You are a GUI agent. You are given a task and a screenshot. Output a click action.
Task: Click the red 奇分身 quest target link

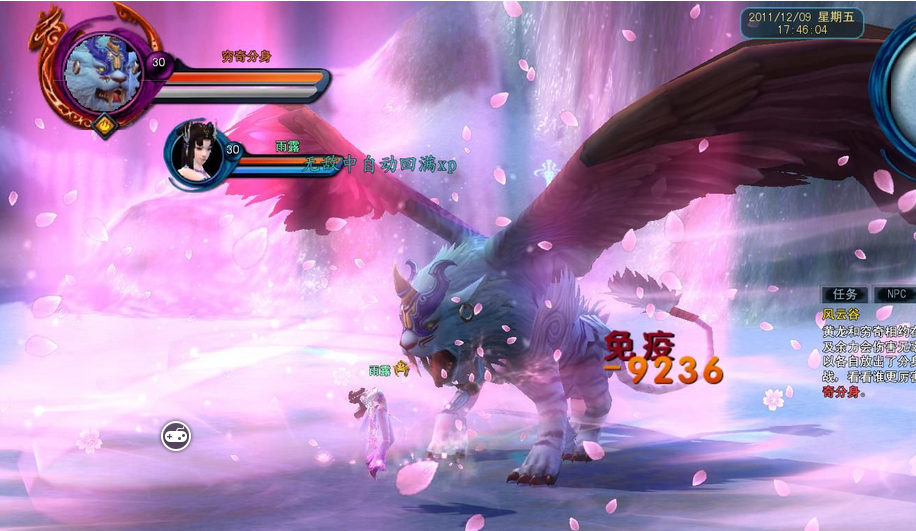tap(841, 392)
